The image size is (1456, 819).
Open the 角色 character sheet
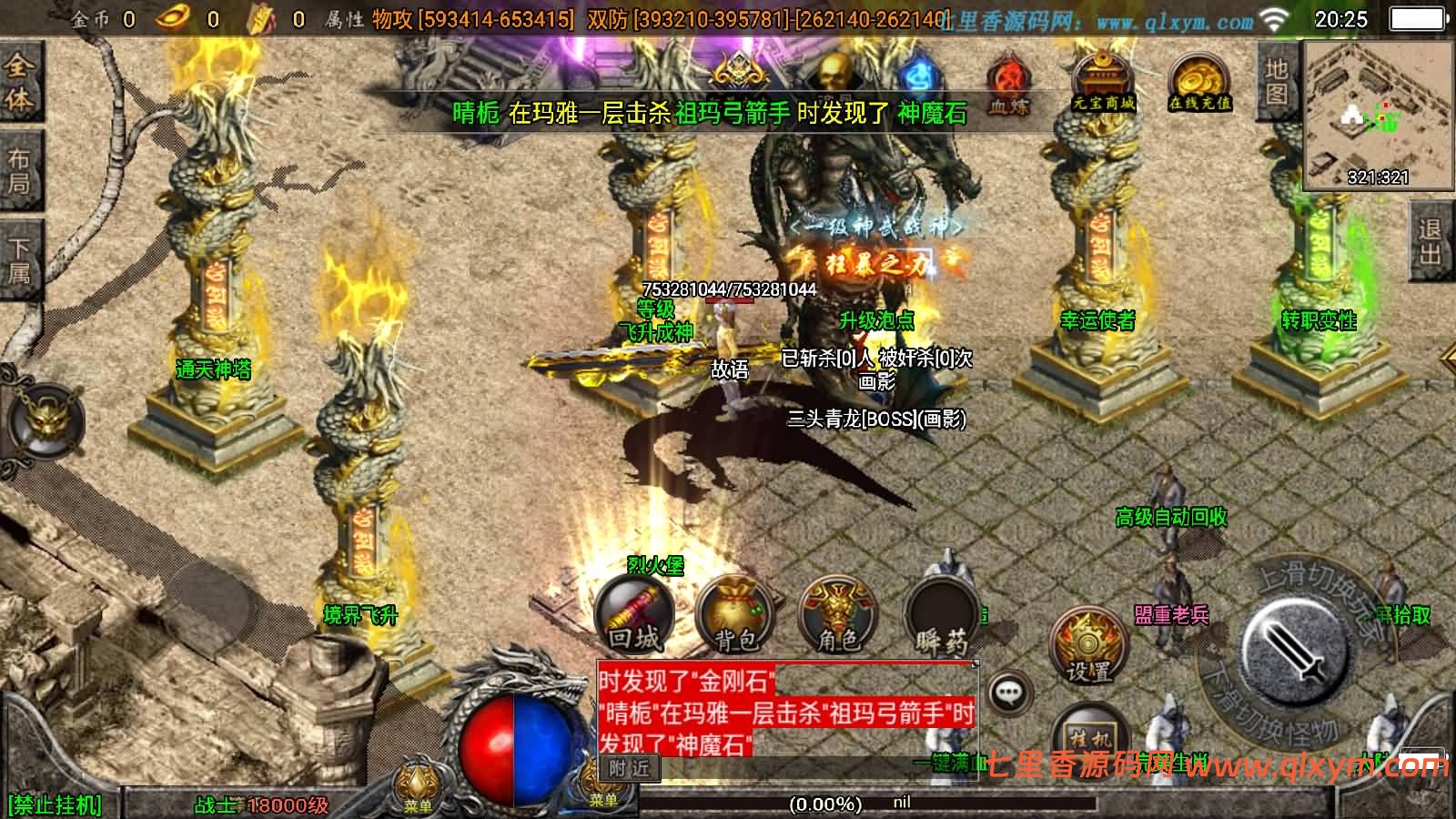click(x=837, y=614)
